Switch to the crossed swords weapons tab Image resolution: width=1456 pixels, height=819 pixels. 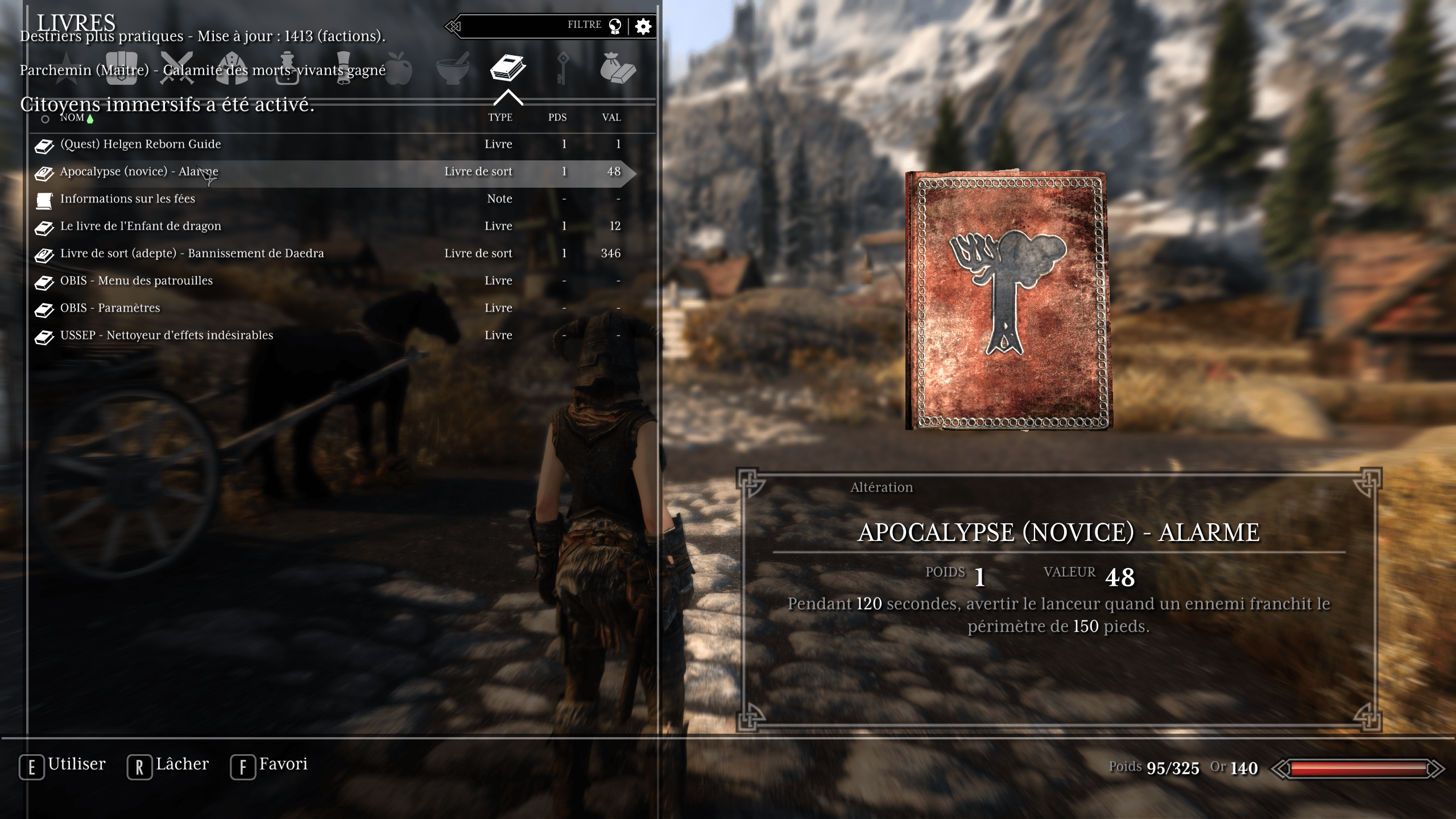pos(177,68)
